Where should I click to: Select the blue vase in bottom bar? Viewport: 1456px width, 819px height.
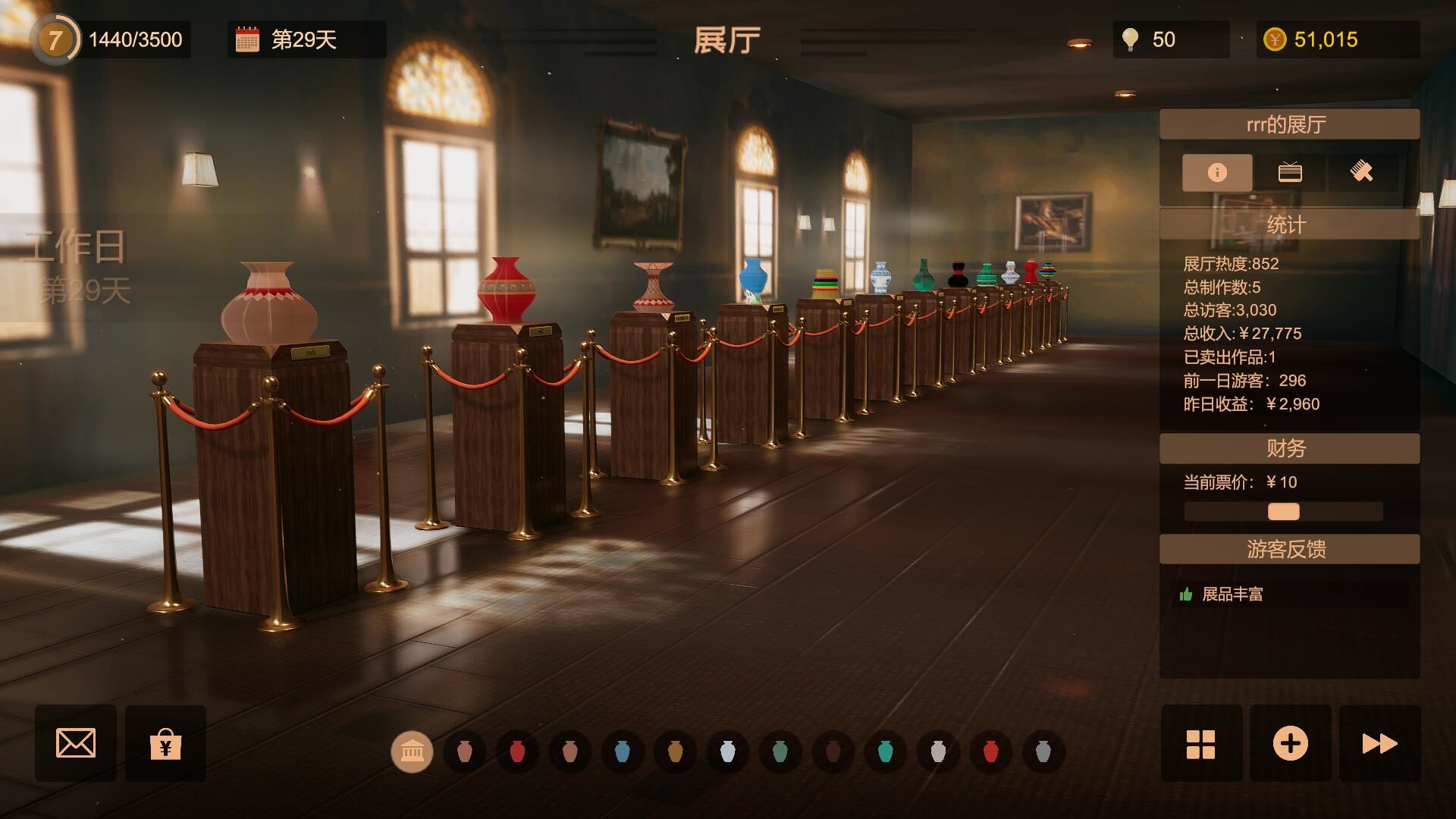(623, 752)
